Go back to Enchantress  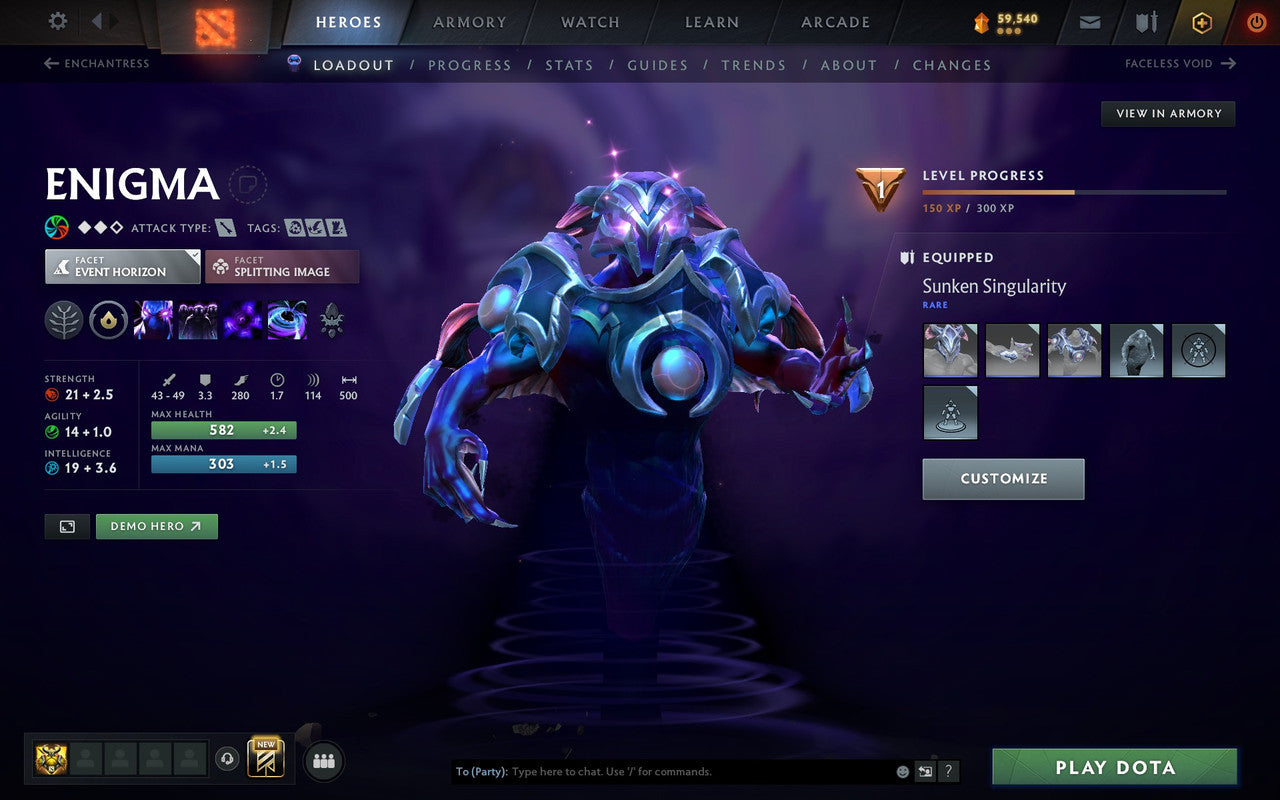(99, 63)
